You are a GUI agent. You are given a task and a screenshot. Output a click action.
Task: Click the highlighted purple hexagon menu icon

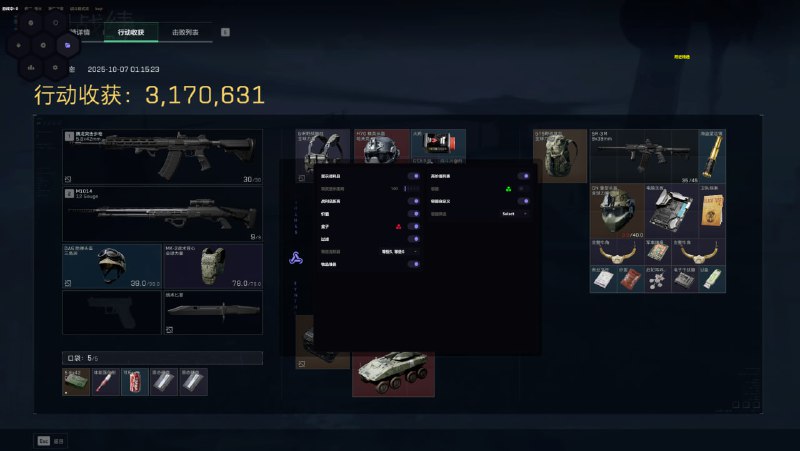tap(67, 45)
